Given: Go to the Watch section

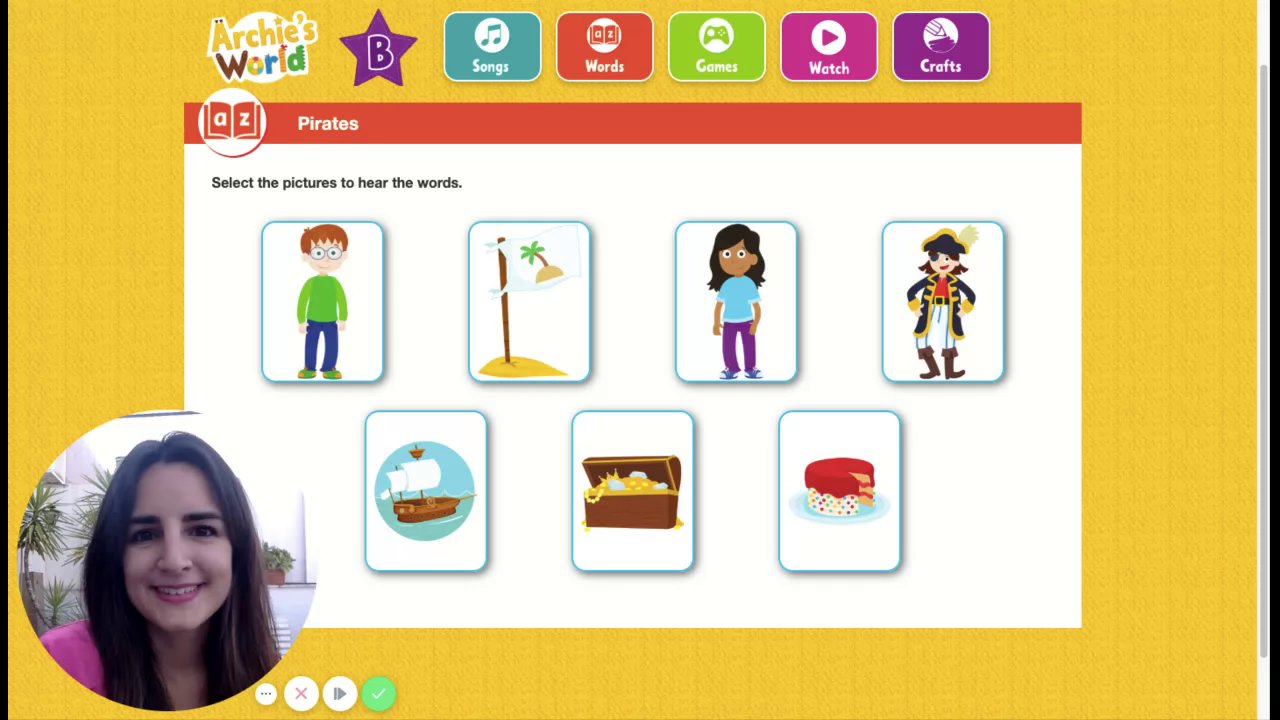Looking at the screenshot, I should (x=828, y=47).
